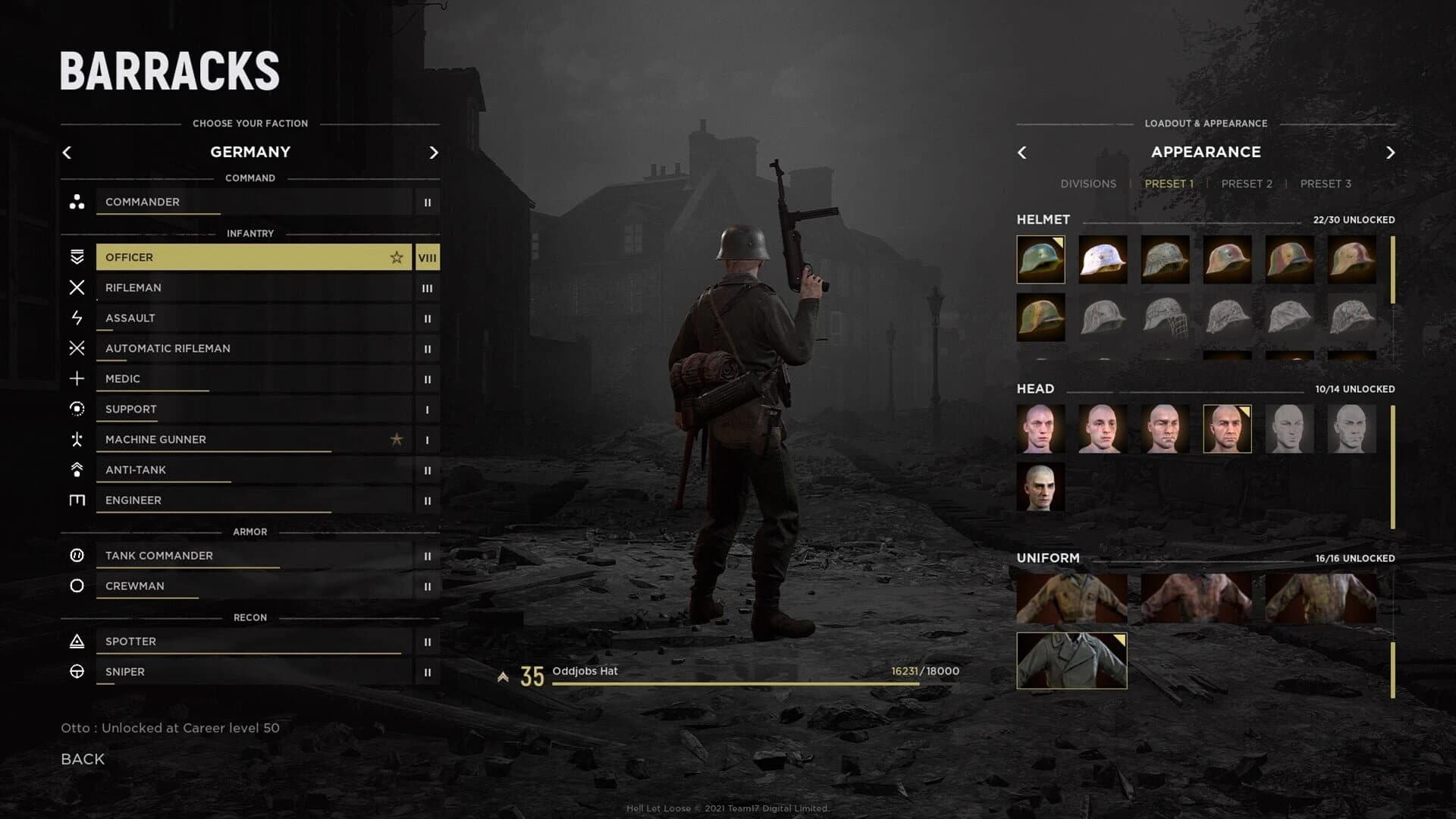Screen dimensions: 1456x819
Task: Open the Divisions tab
Action: pos(1089,184)
